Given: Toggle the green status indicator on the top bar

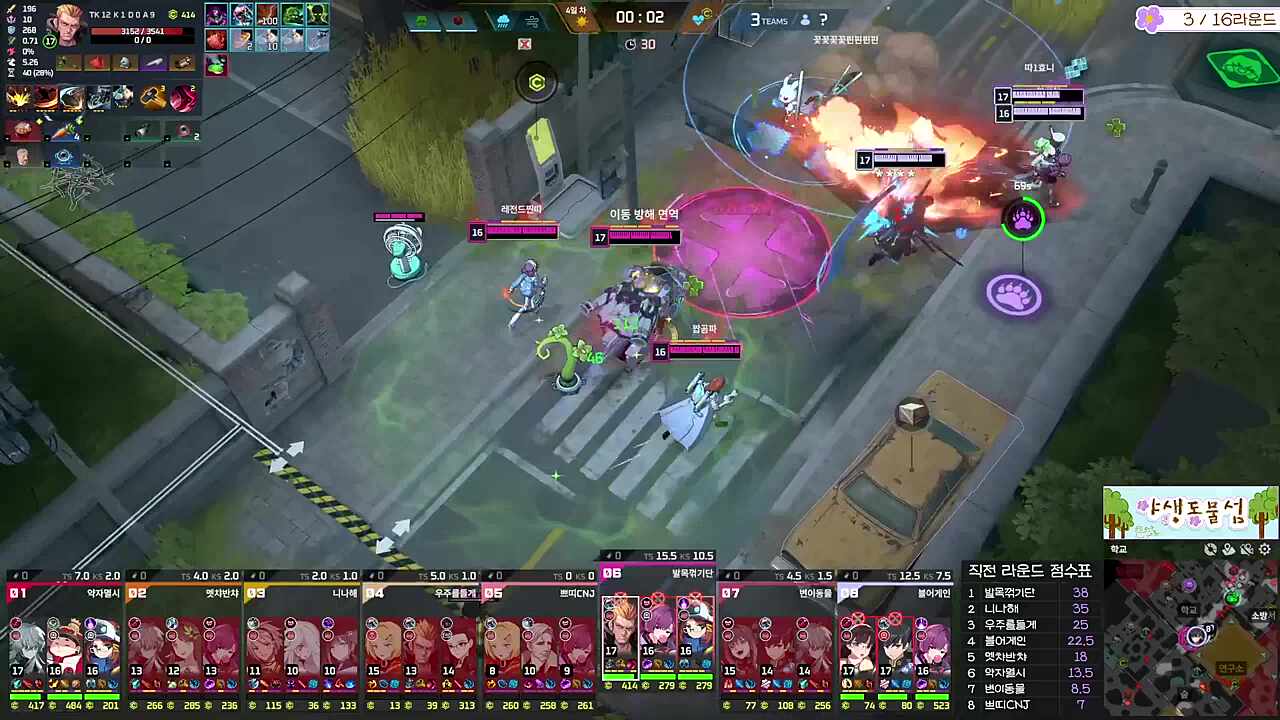Looking at the screenshot, I should click(x=421, y=19).
